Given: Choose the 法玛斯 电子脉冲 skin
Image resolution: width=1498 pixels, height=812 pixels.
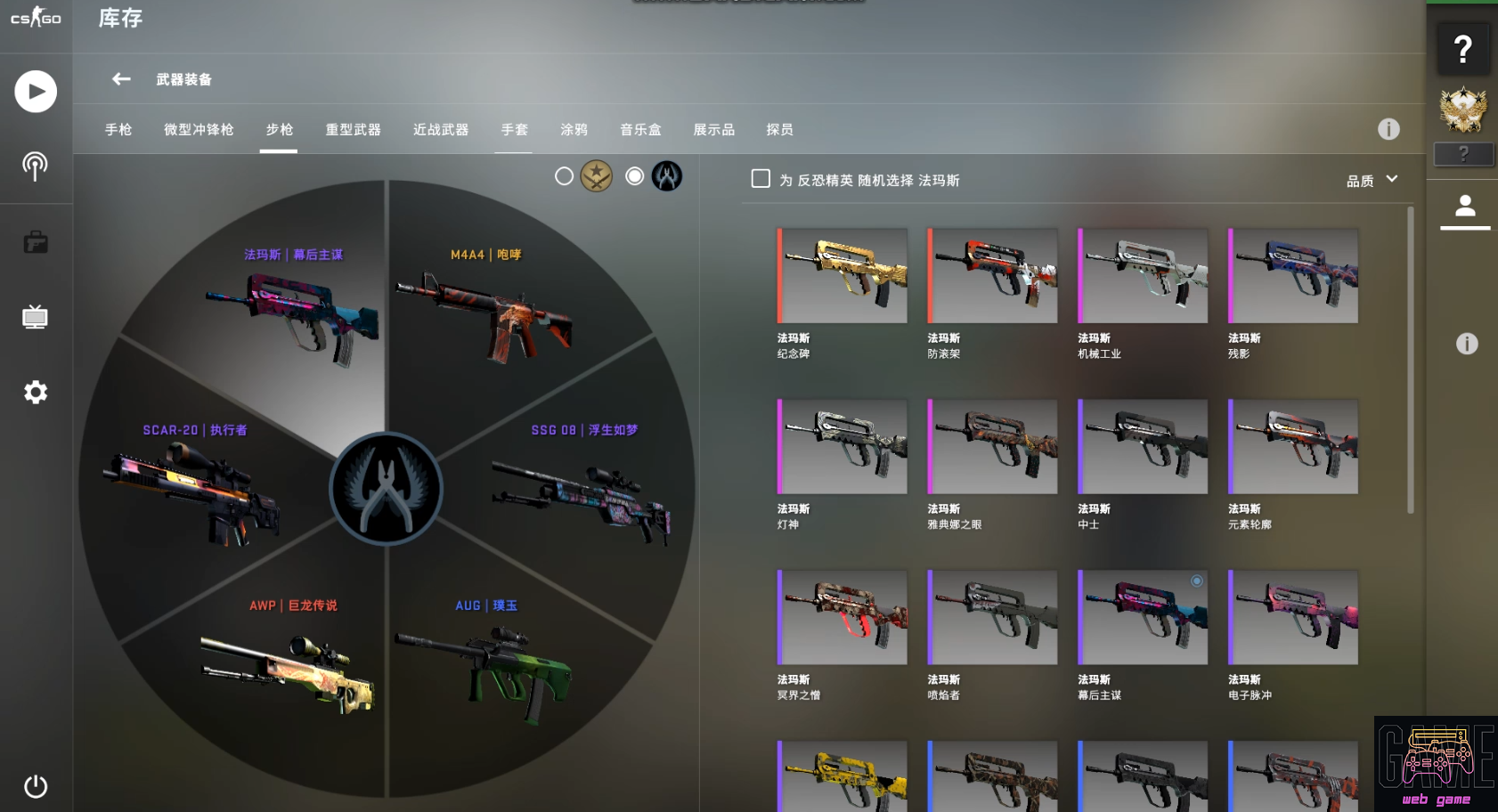Looking at the screenshot, I should coord(1293,618).
